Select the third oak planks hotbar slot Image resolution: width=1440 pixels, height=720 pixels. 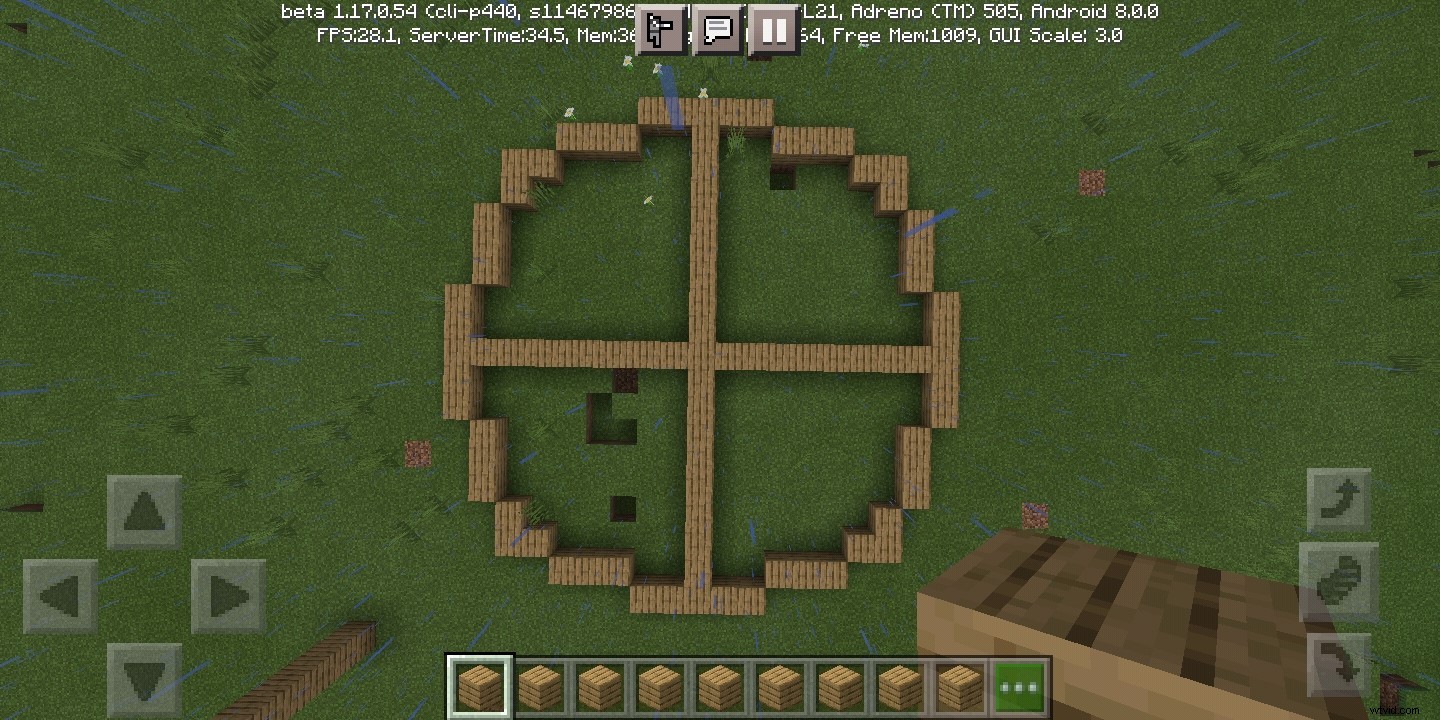point(601,684)
